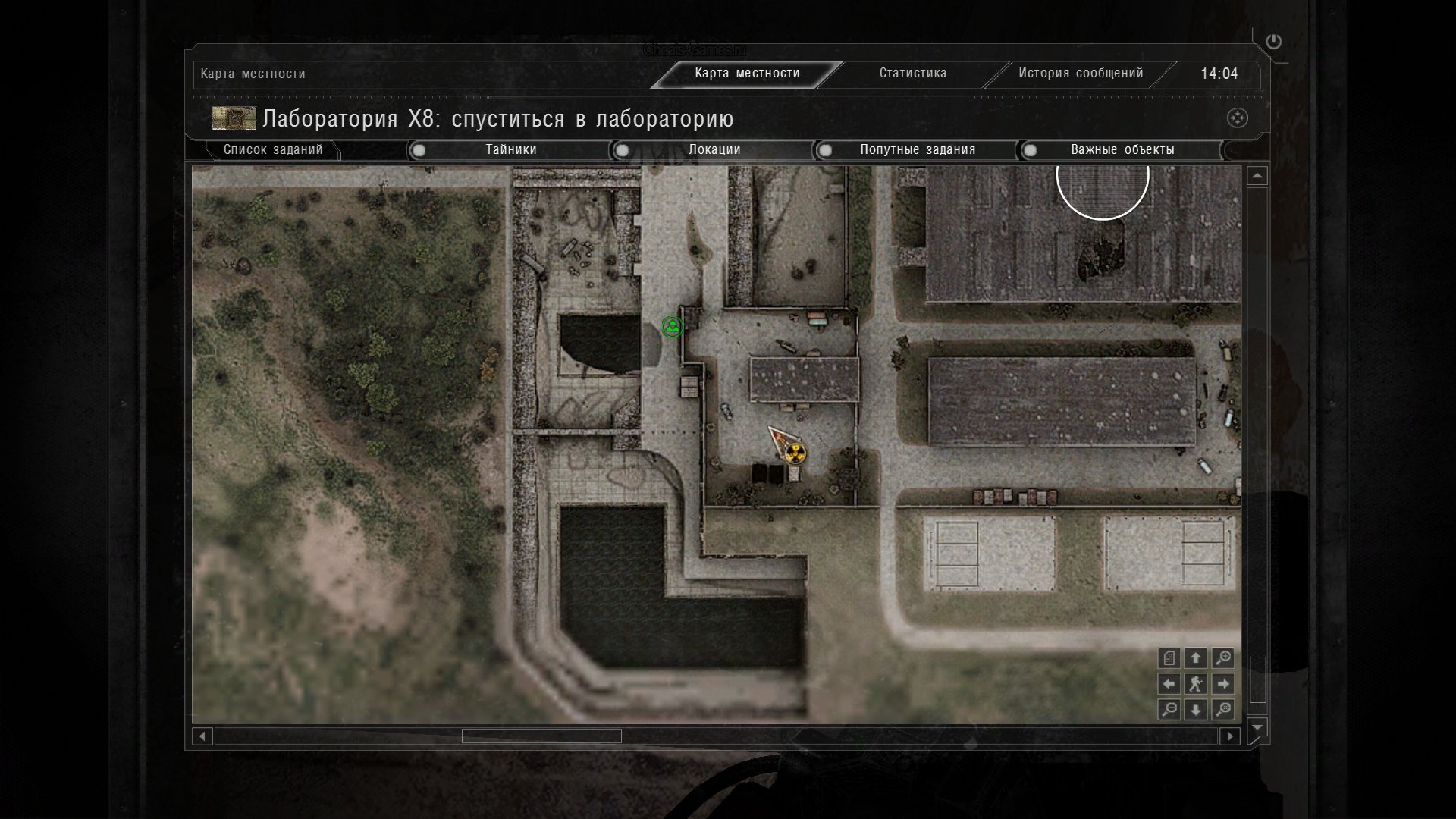Screen dimensions: 1456x819
Task: Open the map legend document button
Action: click(x=1169, y=658)
